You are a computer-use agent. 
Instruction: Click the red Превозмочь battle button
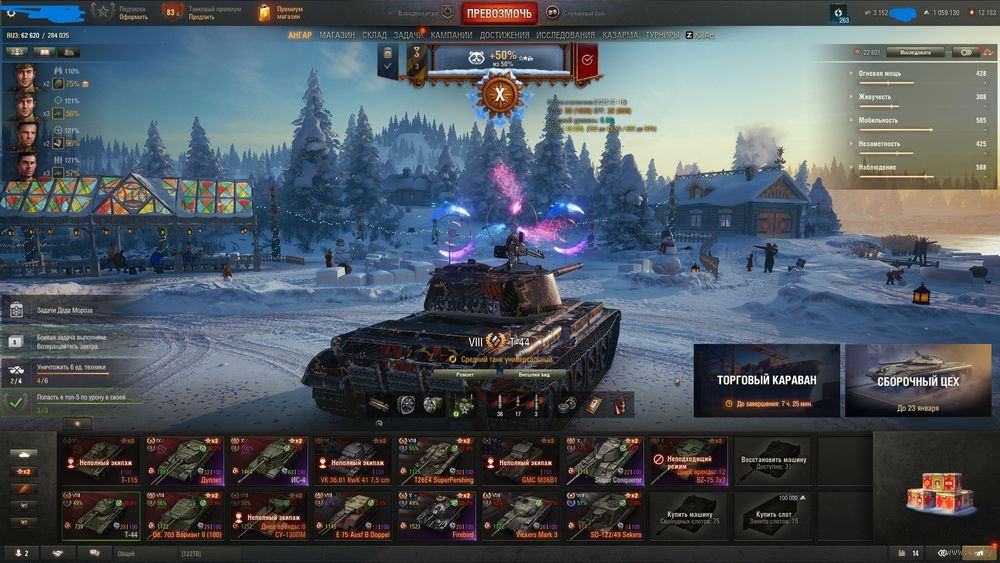(x=499, y=13)
